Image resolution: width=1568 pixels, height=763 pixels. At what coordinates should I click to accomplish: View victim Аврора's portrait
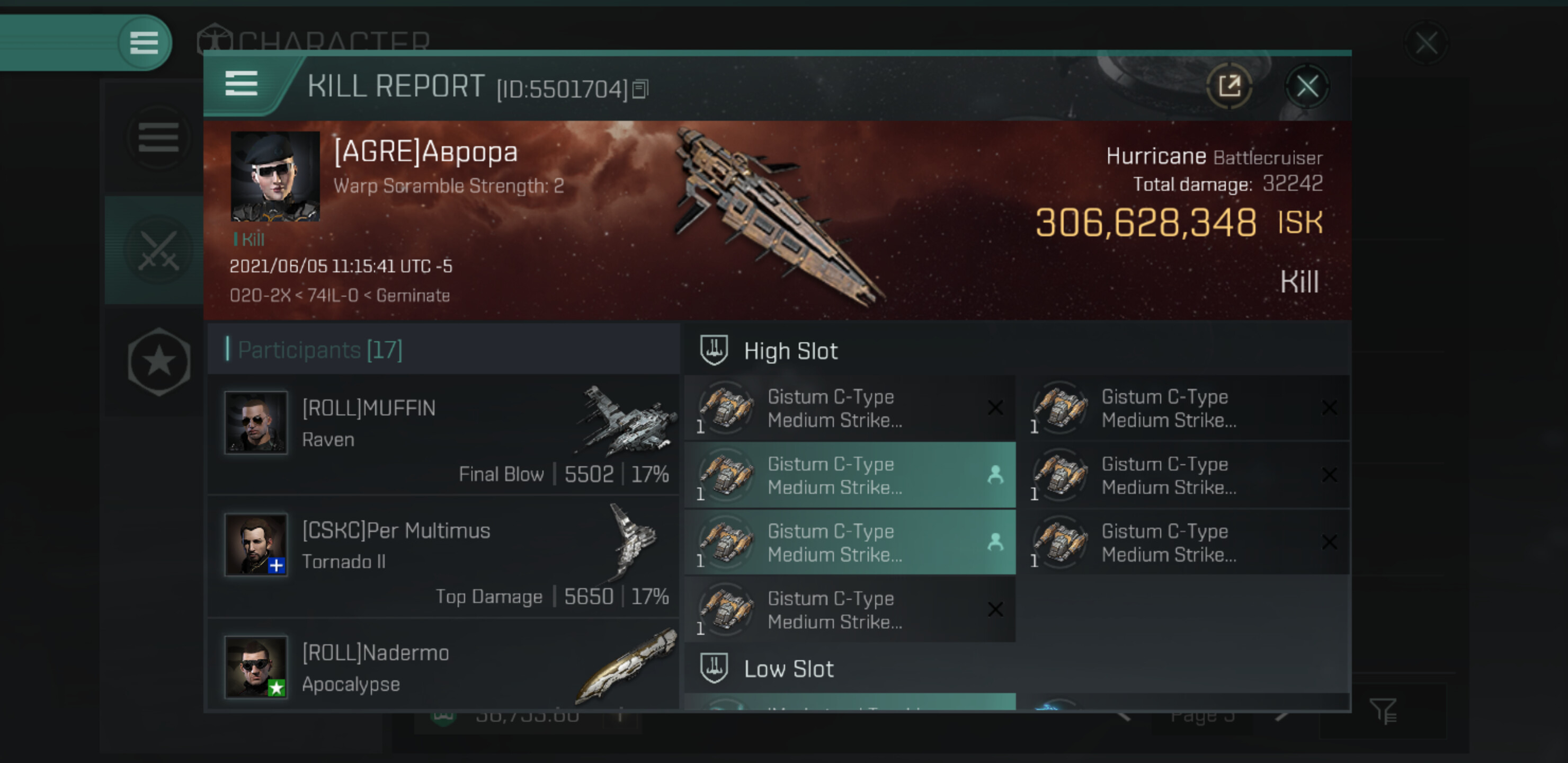pyautogui.click(x=275, y=175)
